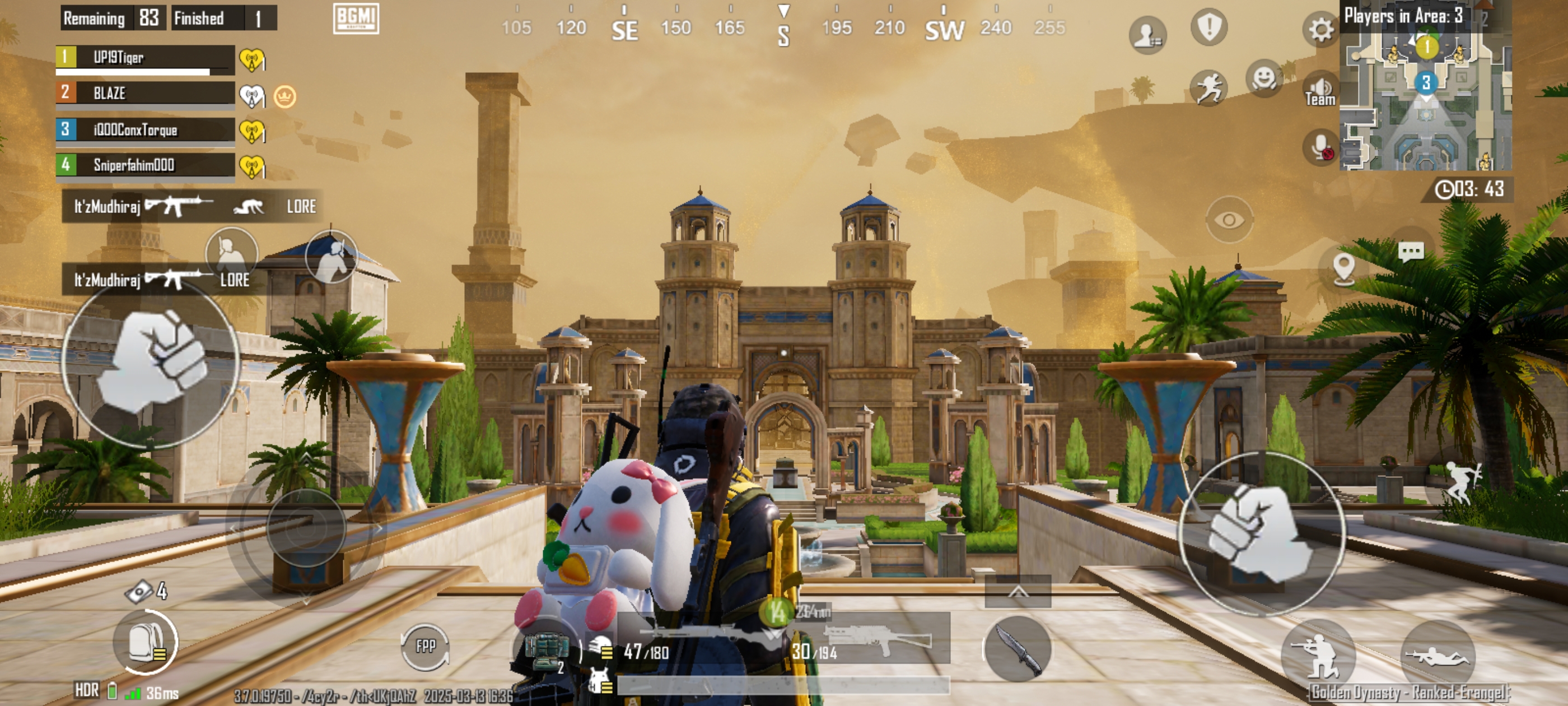Open the report shield icon
Screen dimensions: 1568x706
click(x=1209, y=27)
